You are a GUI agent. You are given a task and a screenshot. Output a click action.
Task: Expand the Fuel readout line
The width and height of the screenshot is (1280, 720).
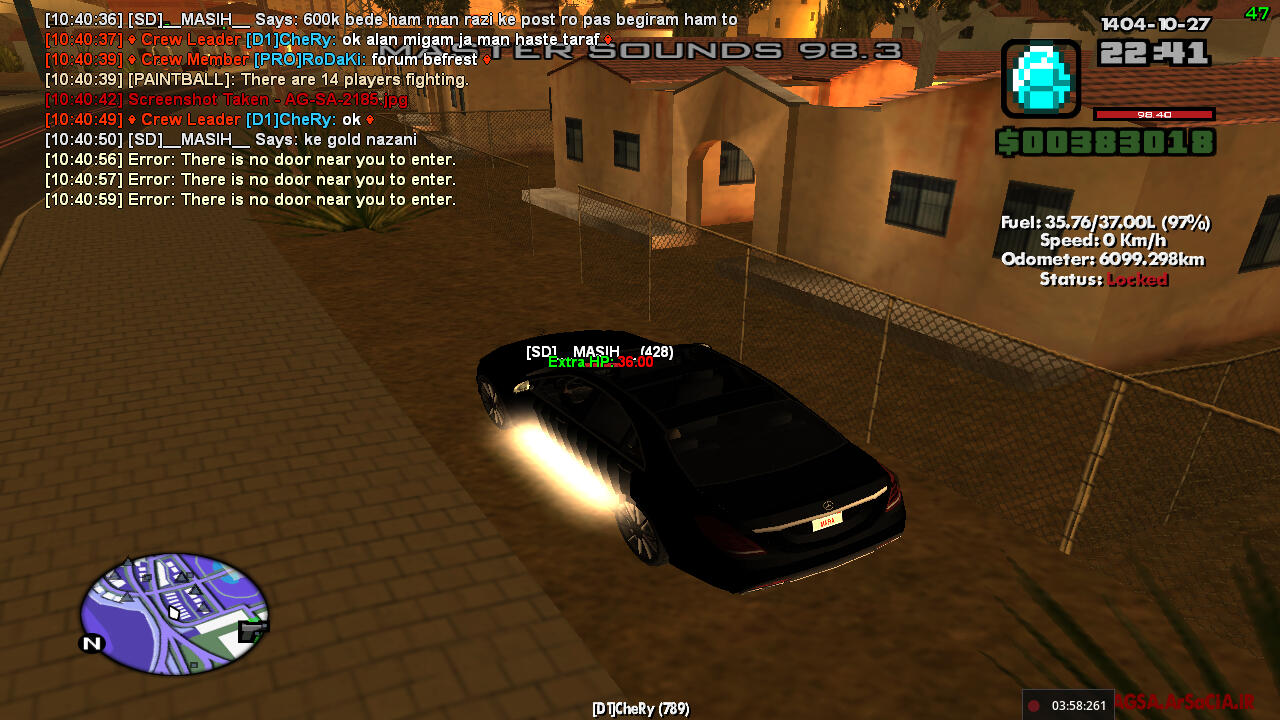tap(1103, 221)
